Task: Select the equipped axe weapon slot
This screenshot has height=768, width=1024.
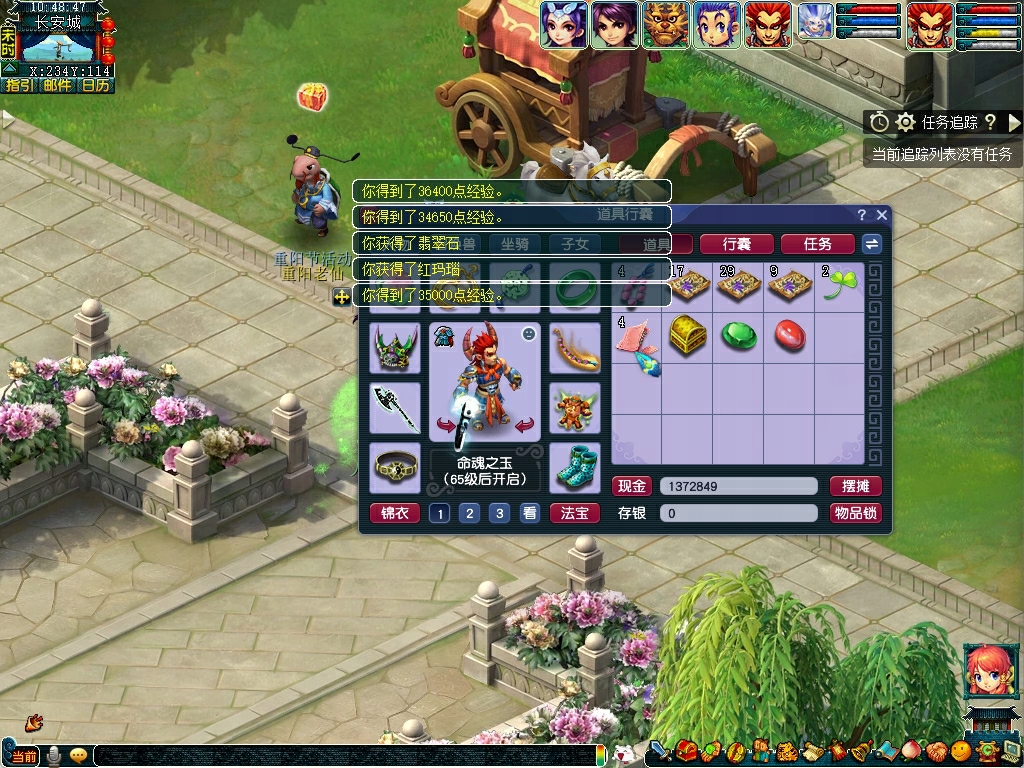Action: (x=394, y=407)
